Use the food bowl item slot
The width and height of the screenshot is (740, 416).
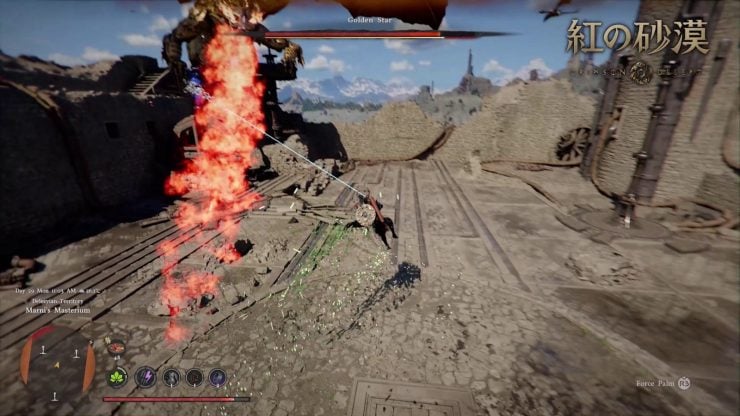click(118, 348)
